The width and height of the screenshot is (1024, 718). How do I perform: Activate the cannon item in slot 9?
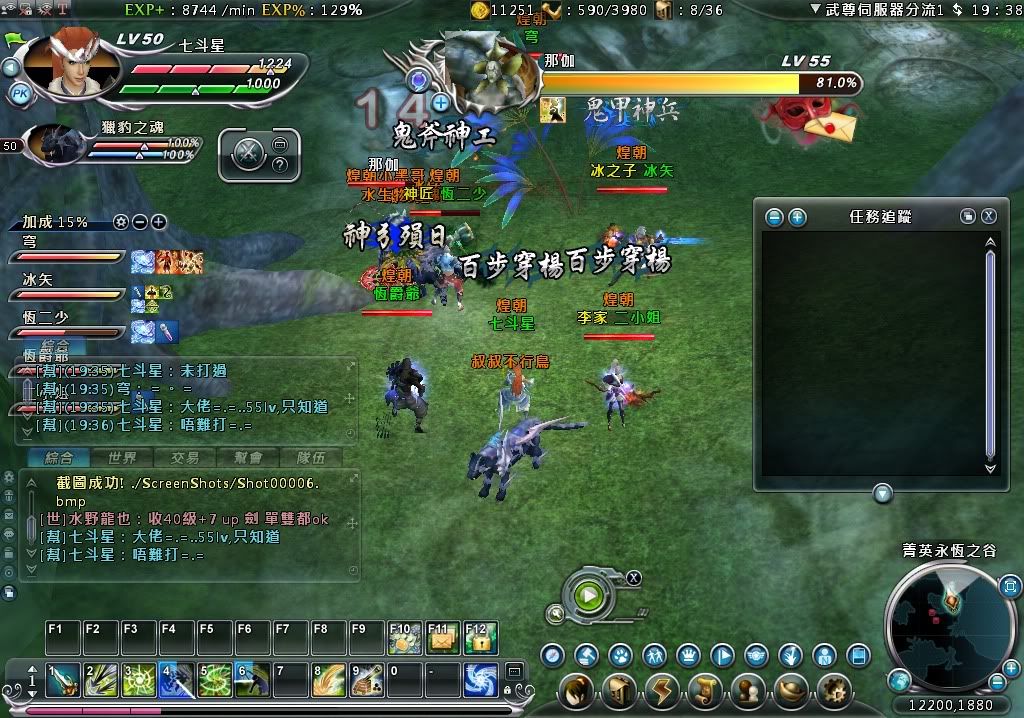point(367,680)
